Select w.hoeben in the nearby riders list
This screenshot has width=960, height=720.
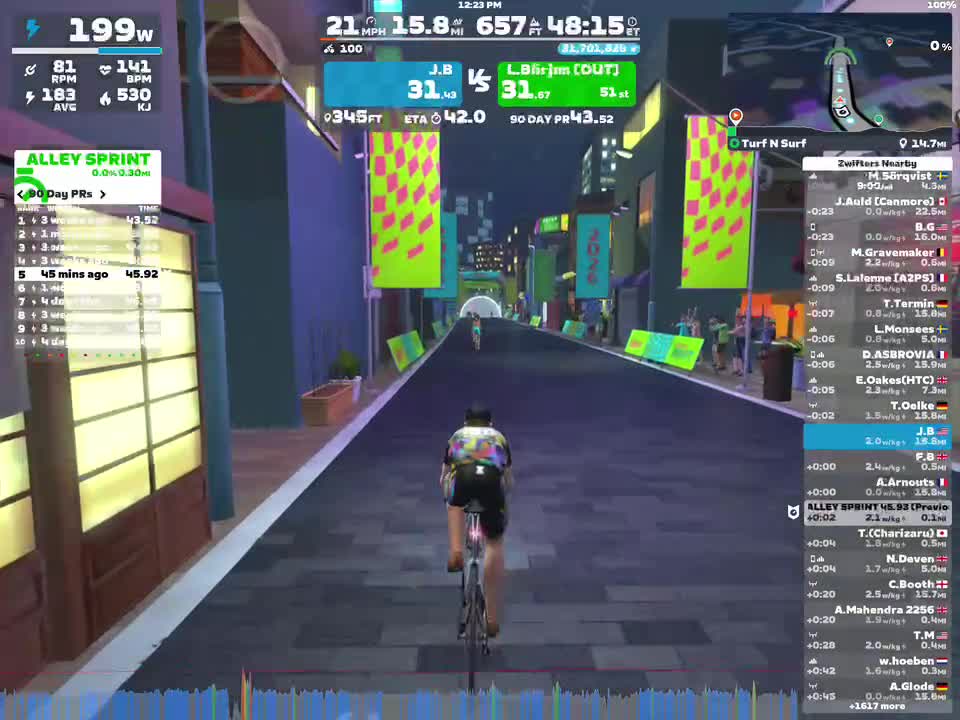click(x=877, y=666)
